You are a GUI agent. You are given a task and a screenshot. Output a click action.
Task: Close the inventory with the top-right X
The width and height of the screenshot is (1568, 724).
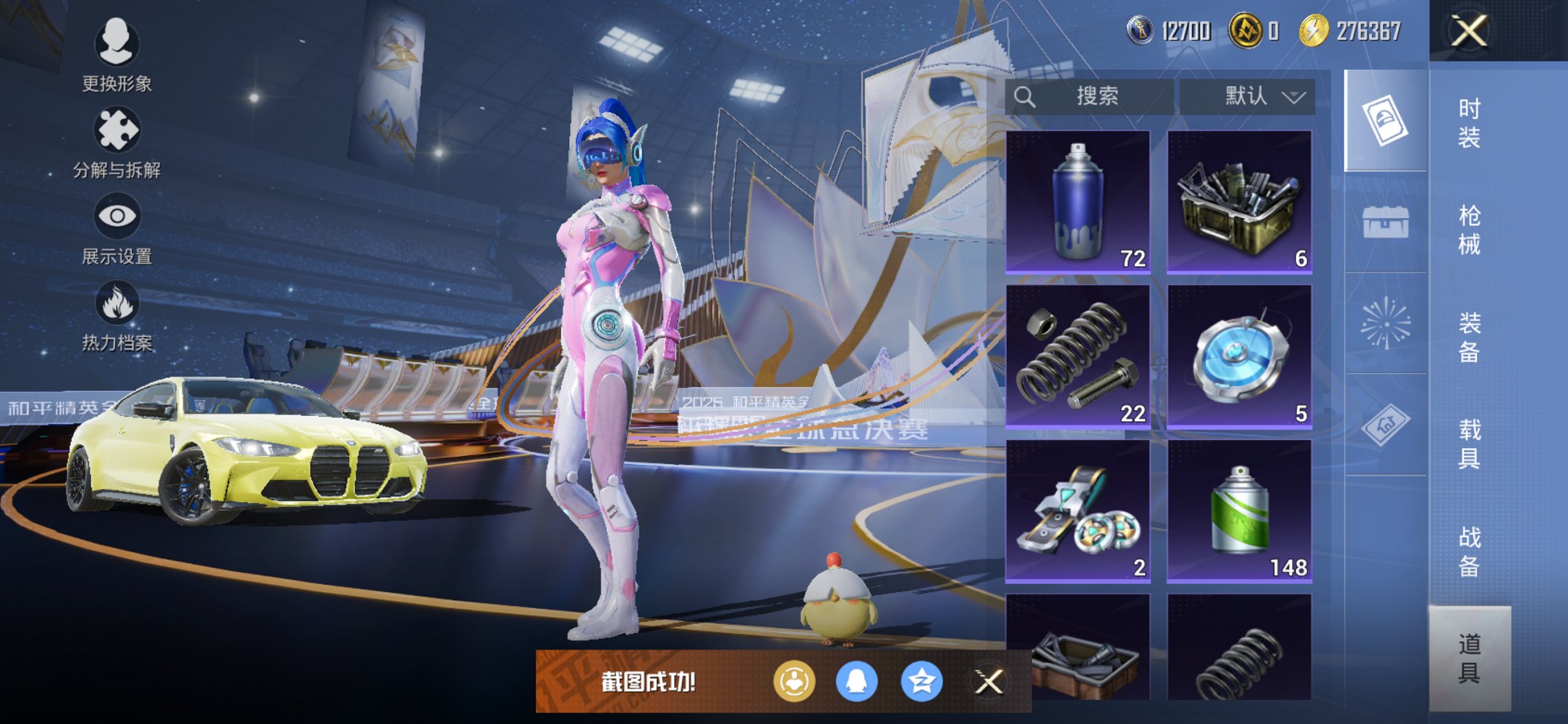(x=1469, y=31)
